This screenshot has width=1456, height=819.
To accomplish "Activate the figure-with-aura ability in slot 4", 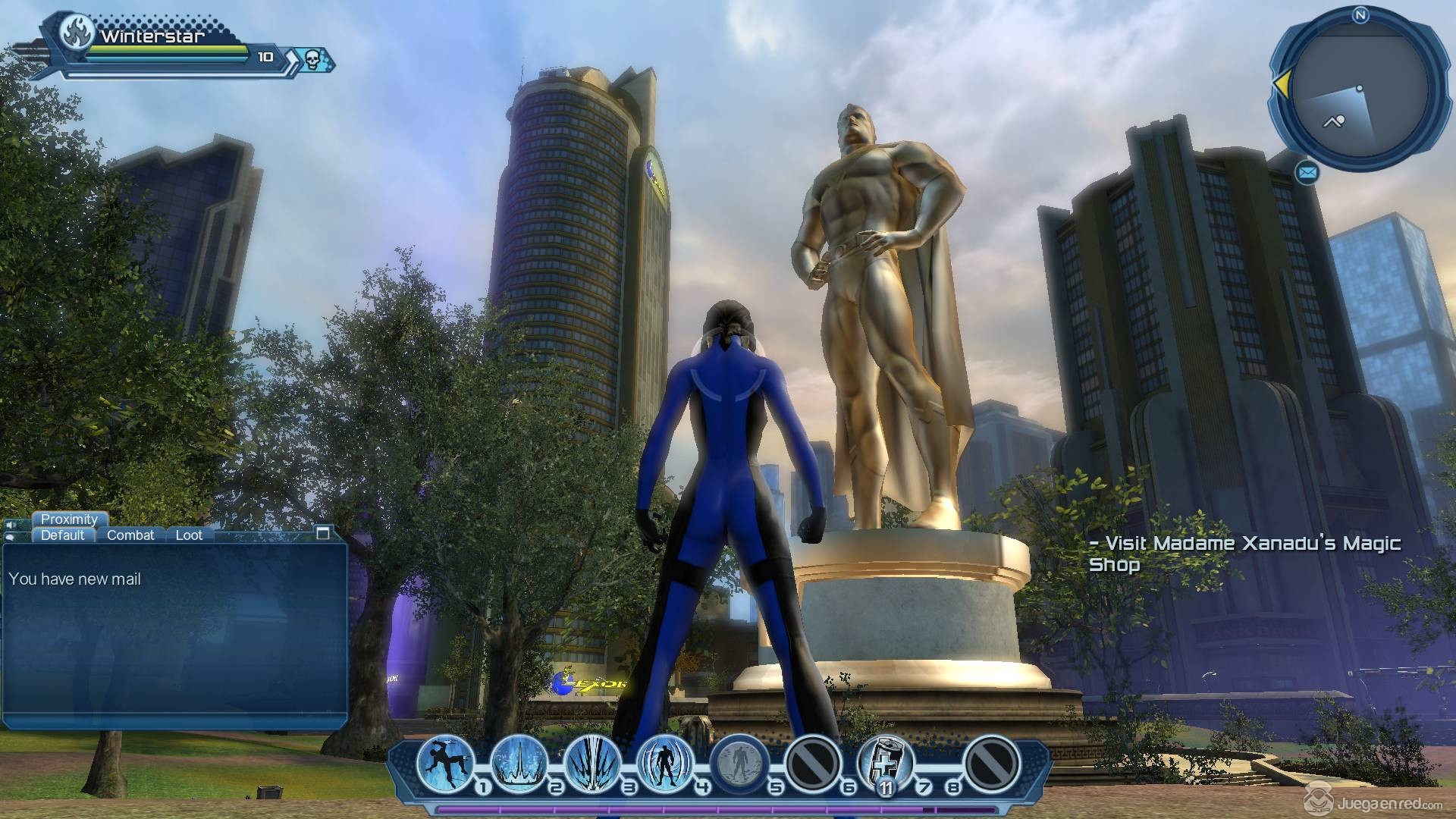I will coord(666,762).
